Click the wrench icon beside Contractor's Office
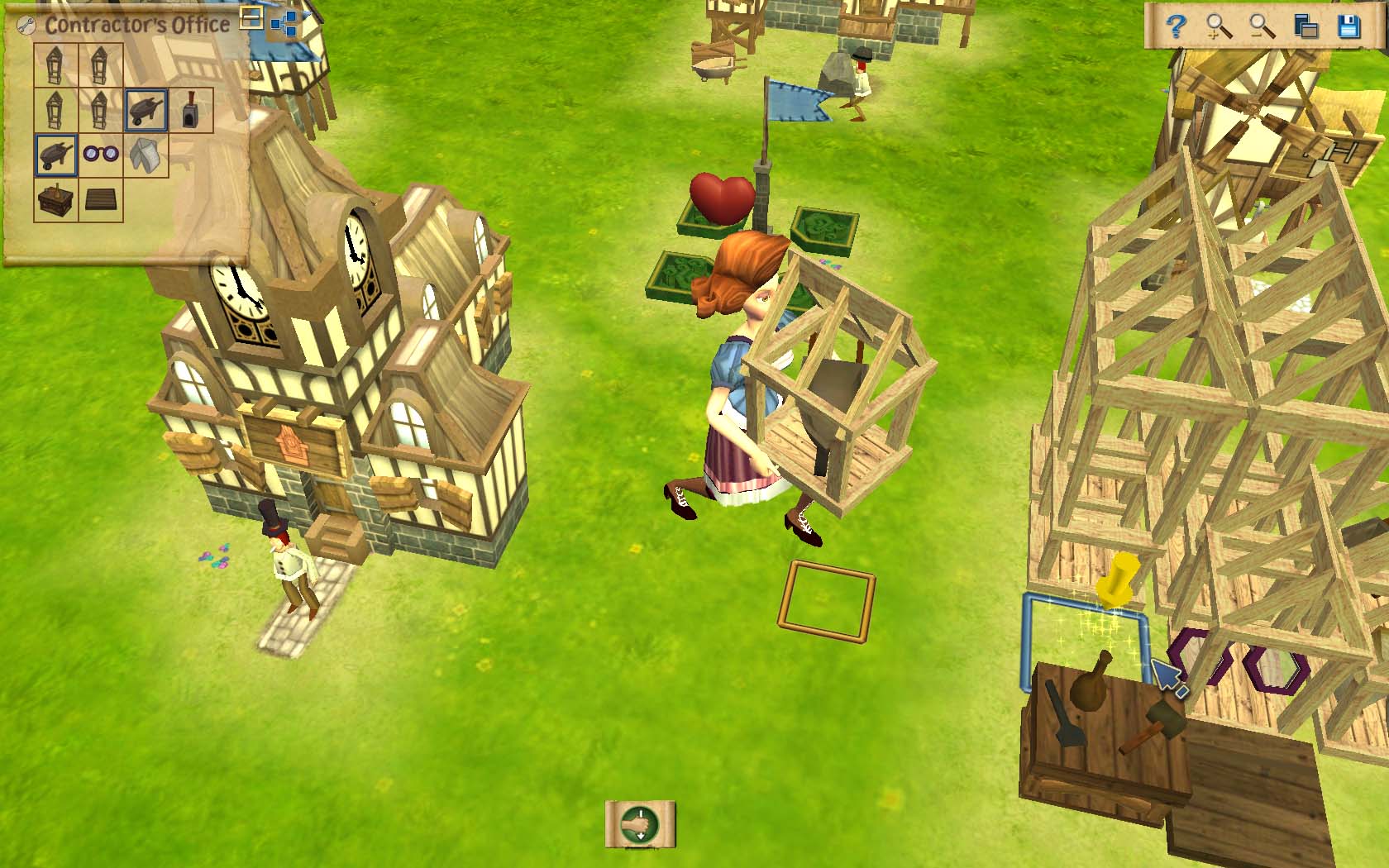This screenshot has height=868, width=1389. click(26, 26)
